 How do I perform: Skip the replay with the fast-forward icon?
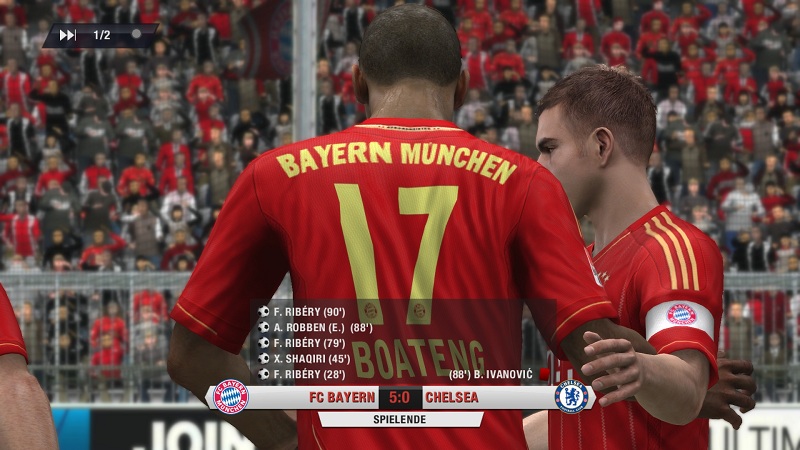pos(68,35)
